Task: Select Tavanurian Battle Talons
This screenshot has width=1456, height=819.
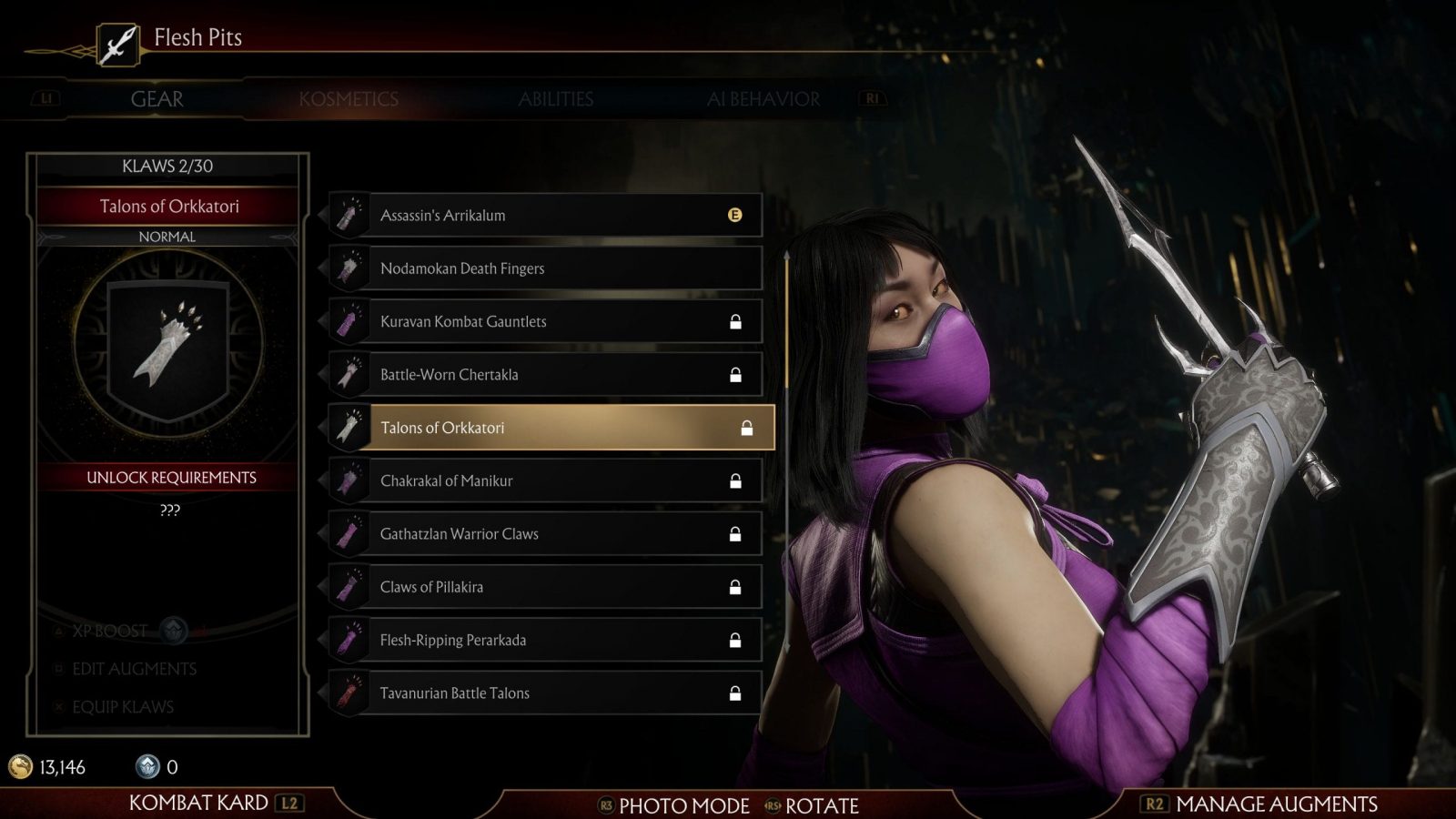Action: coord(546,693)
